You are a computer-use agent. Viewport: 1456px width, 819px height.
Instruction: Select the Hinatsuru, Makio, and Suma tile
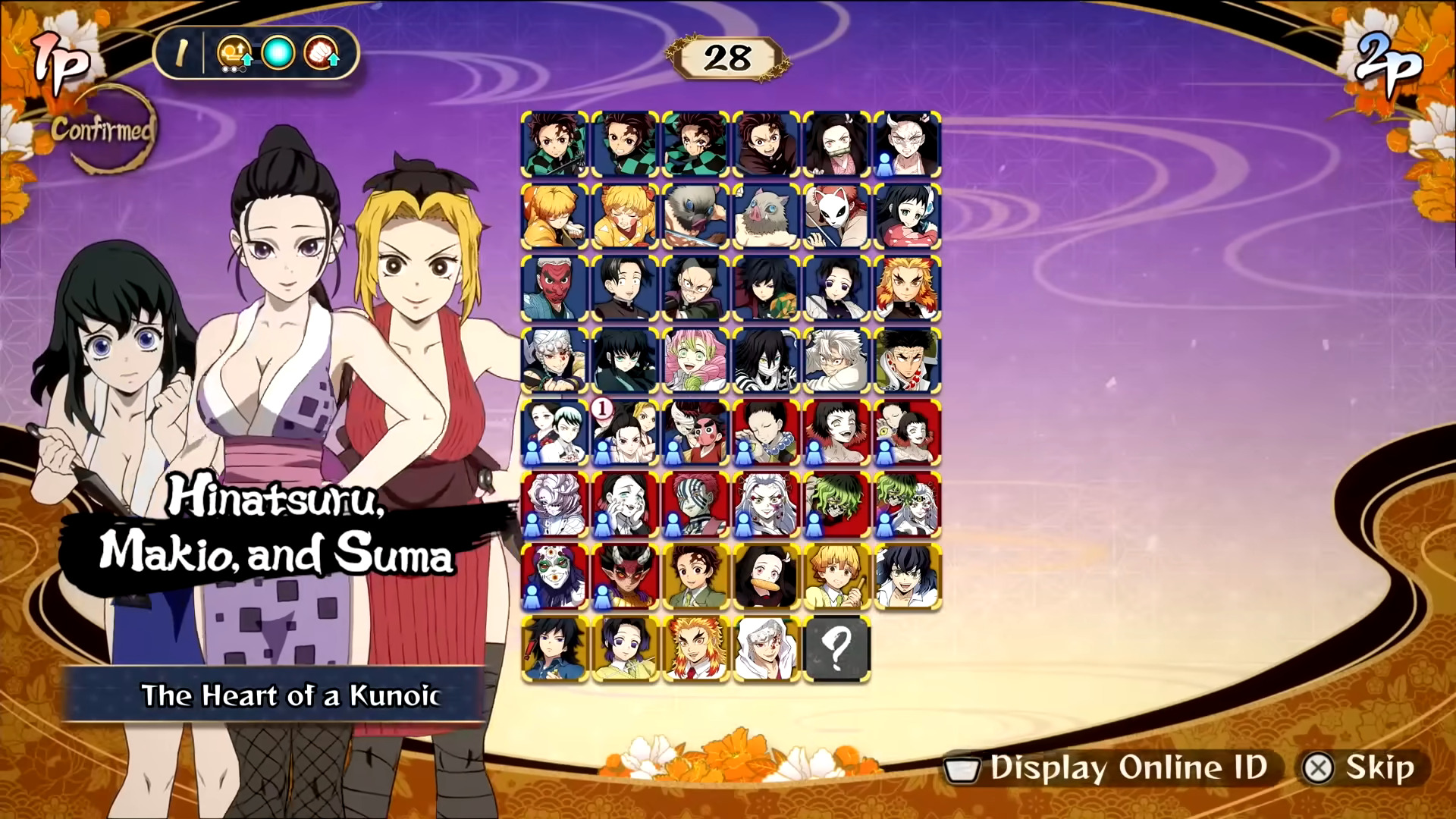(x=625, y=432)
